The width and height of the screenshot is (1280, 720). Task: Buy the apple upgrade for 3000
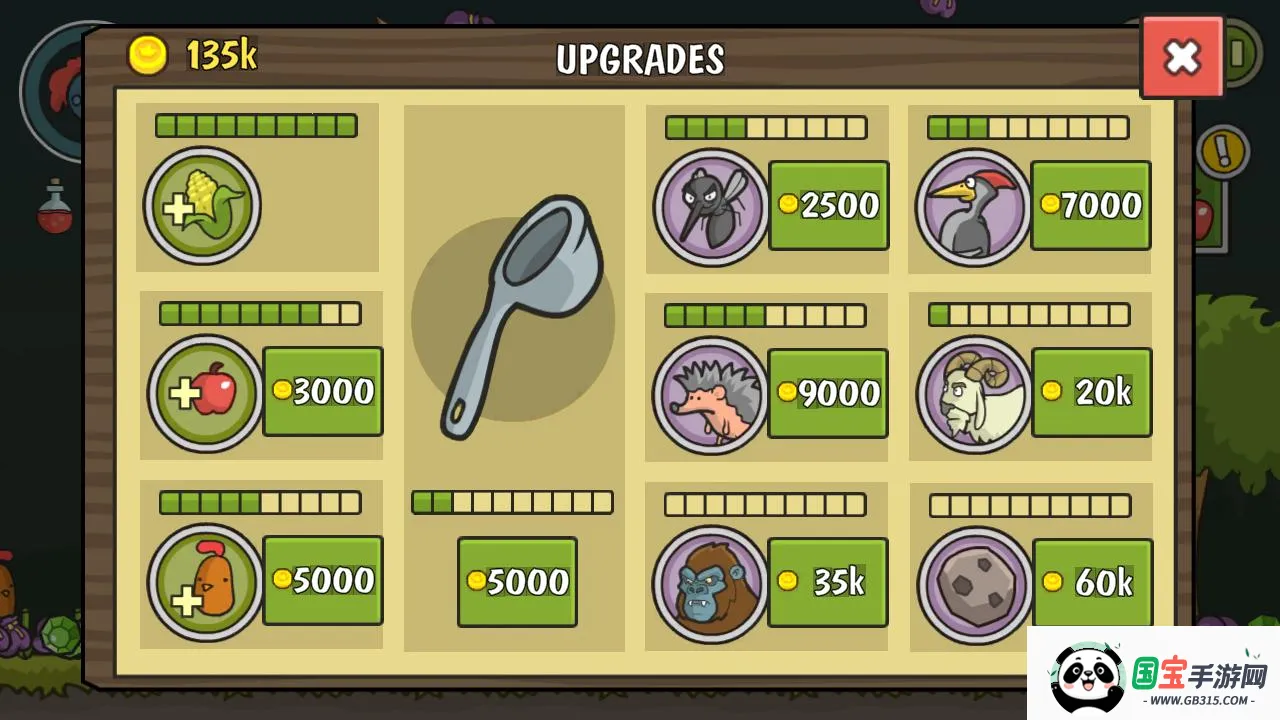[x=322, y=391]
